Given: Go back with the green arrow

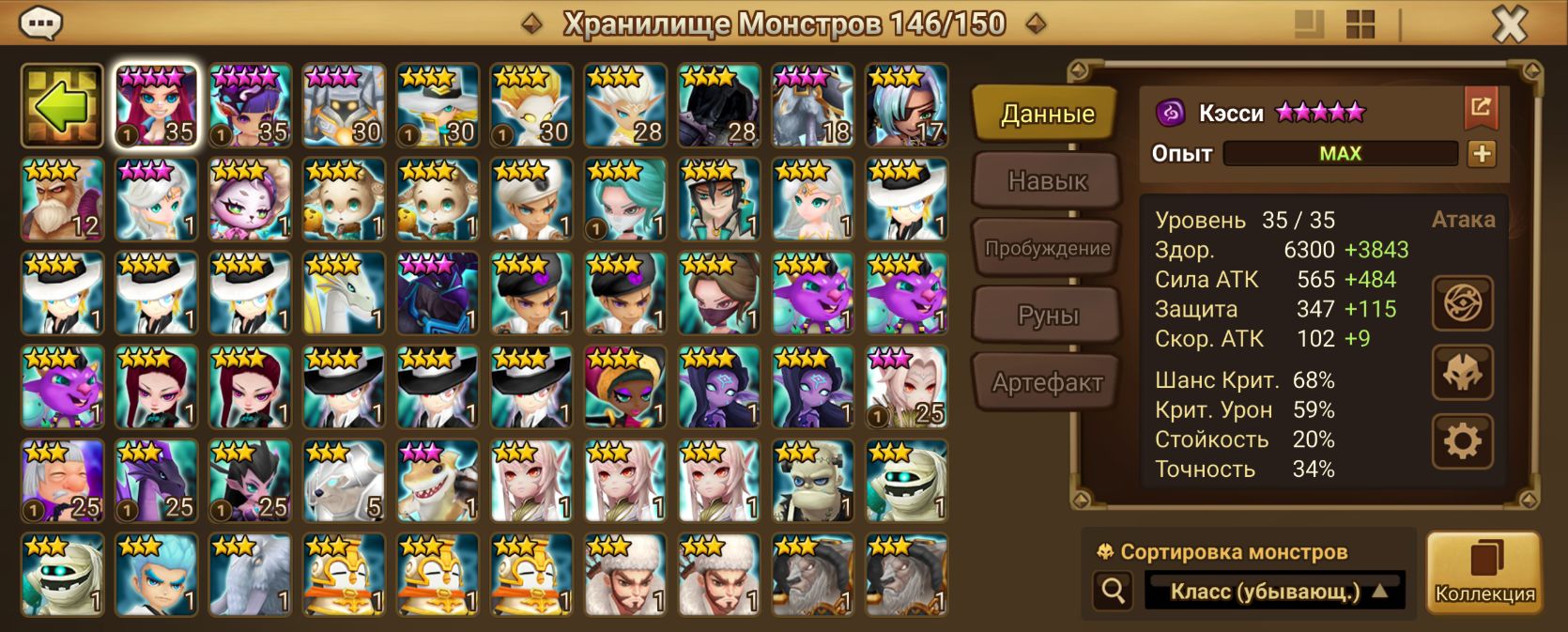Looking at the screenshot, I should pyautogui.click(x=62, y=106).
